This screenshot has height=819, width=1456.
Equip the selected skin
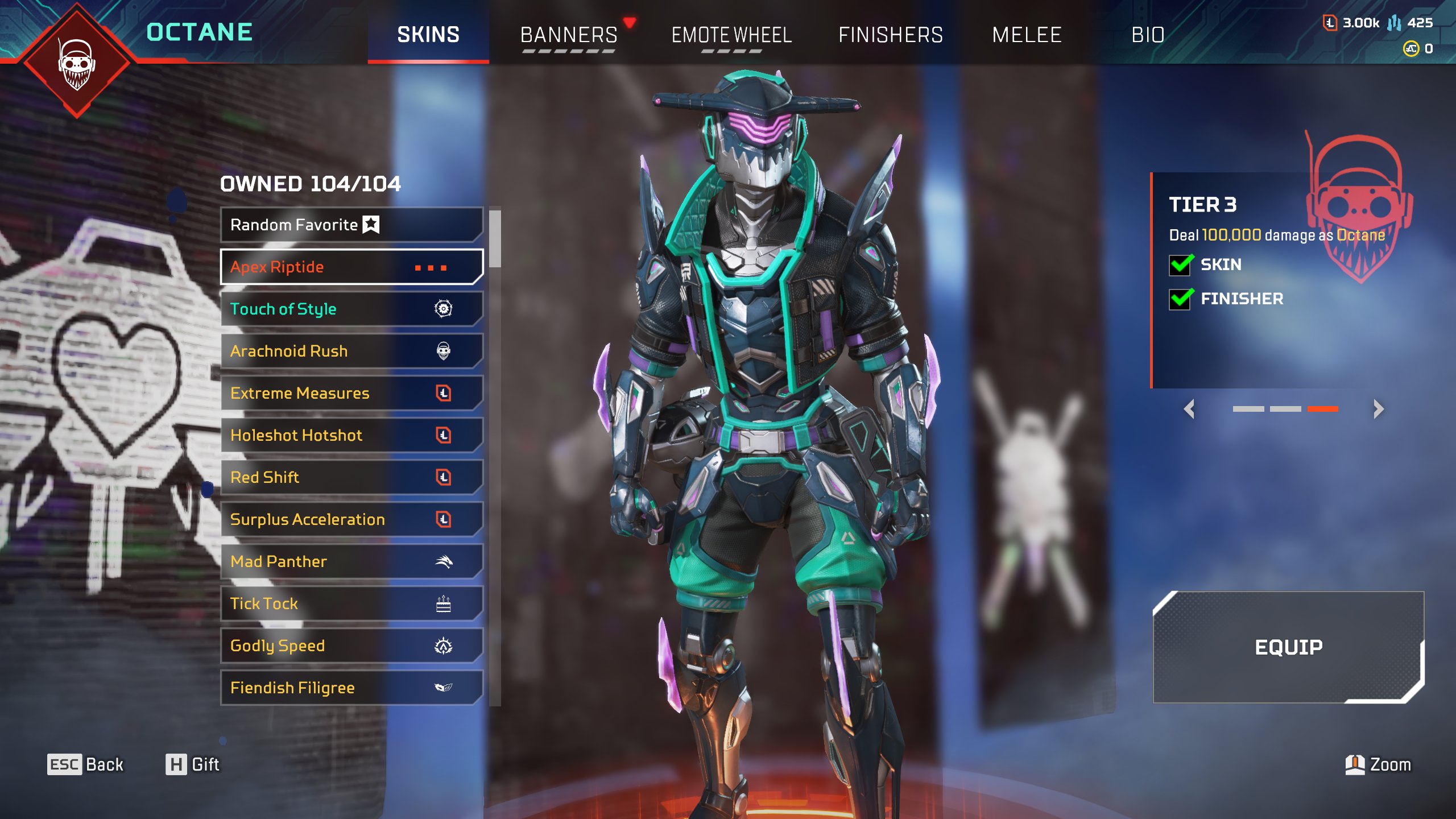[x=1288, y=647]
